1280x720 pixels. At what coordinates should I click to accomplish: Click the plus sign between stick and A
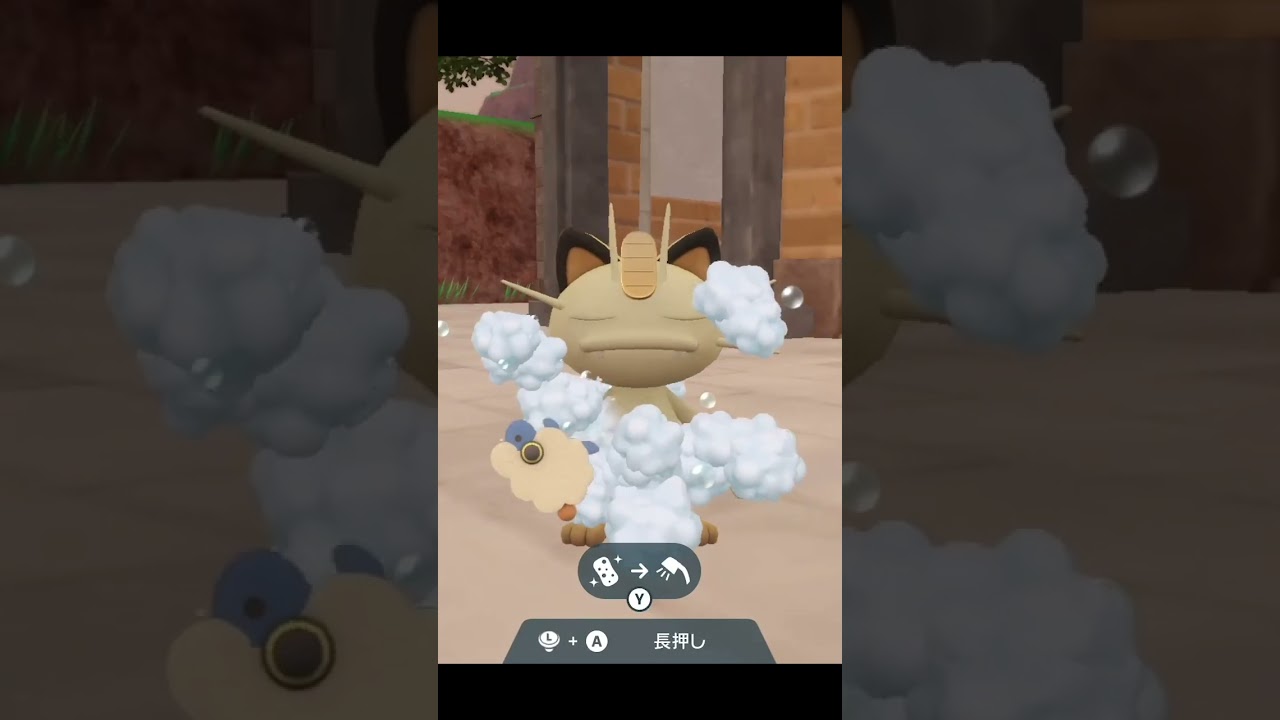tap(573, 641)
